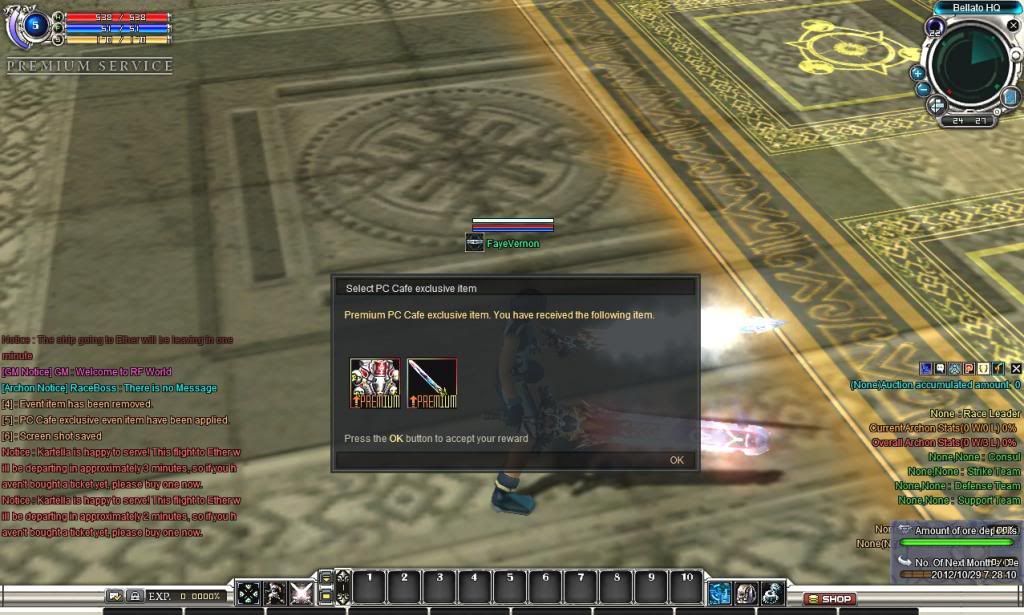Image resolution: width=1024 pixels, height=615 pixels.
Task: Confirm the reward with the OK button
Action: (677, 460)
